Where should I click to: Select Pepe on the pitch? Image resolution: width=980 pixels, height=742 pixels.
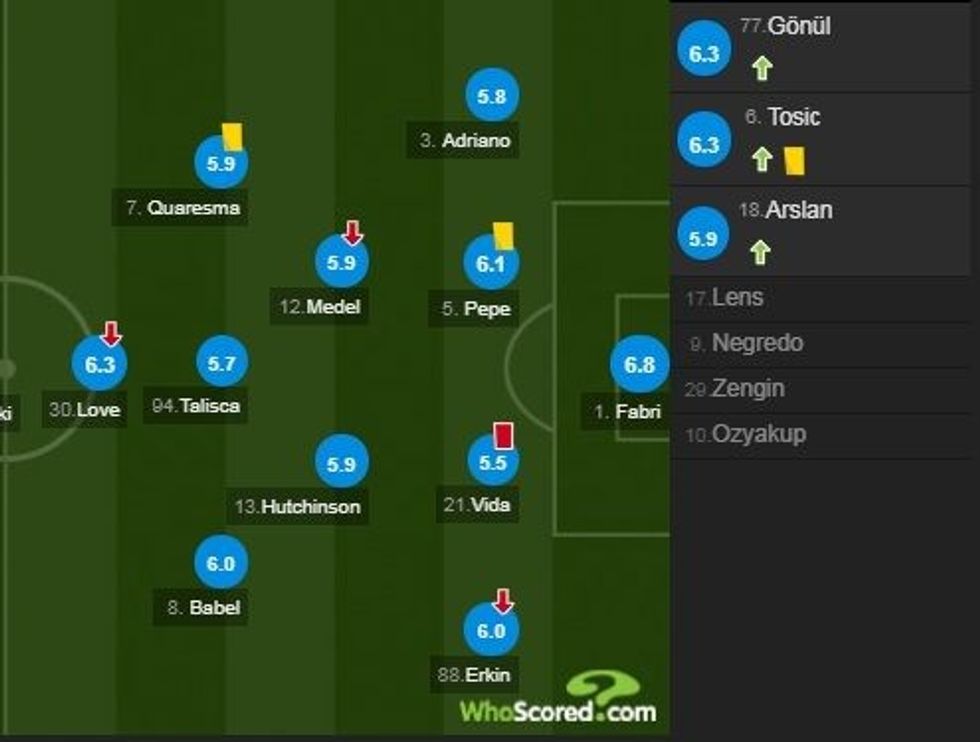pyautogui.click(x=491, y=264)
